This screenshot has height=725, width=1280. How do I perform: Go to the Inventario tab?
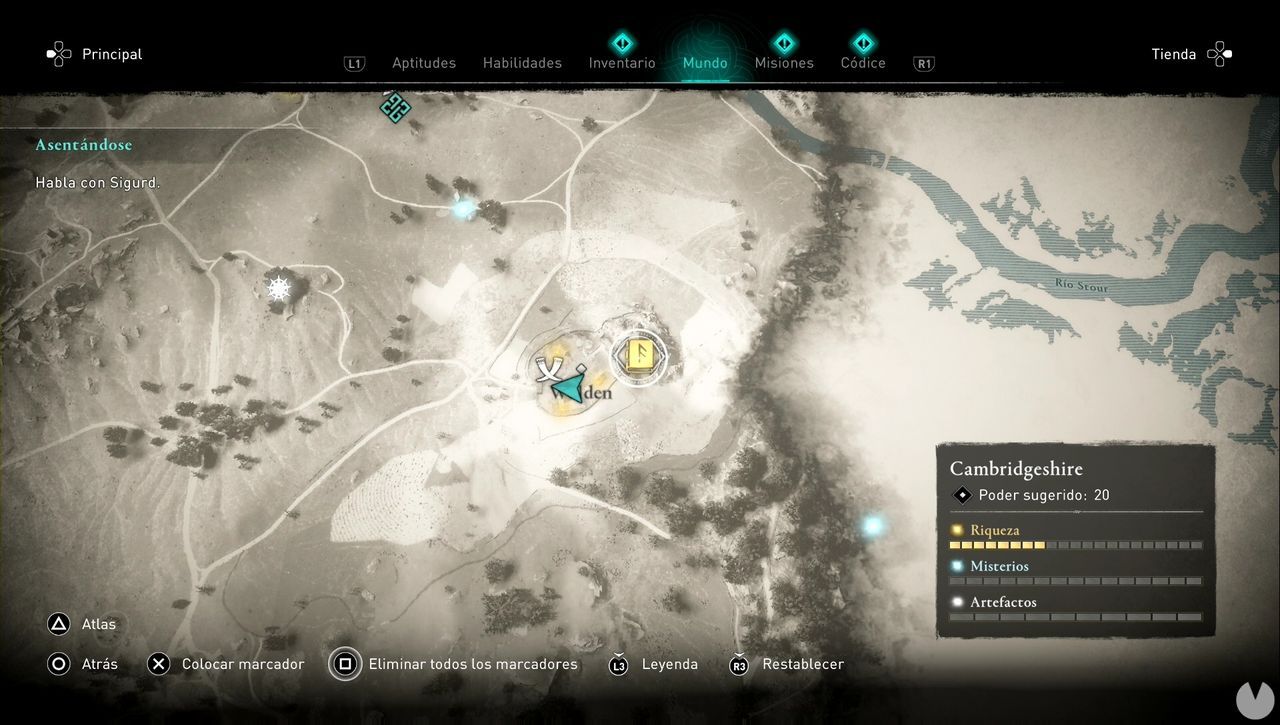point(622,63)
